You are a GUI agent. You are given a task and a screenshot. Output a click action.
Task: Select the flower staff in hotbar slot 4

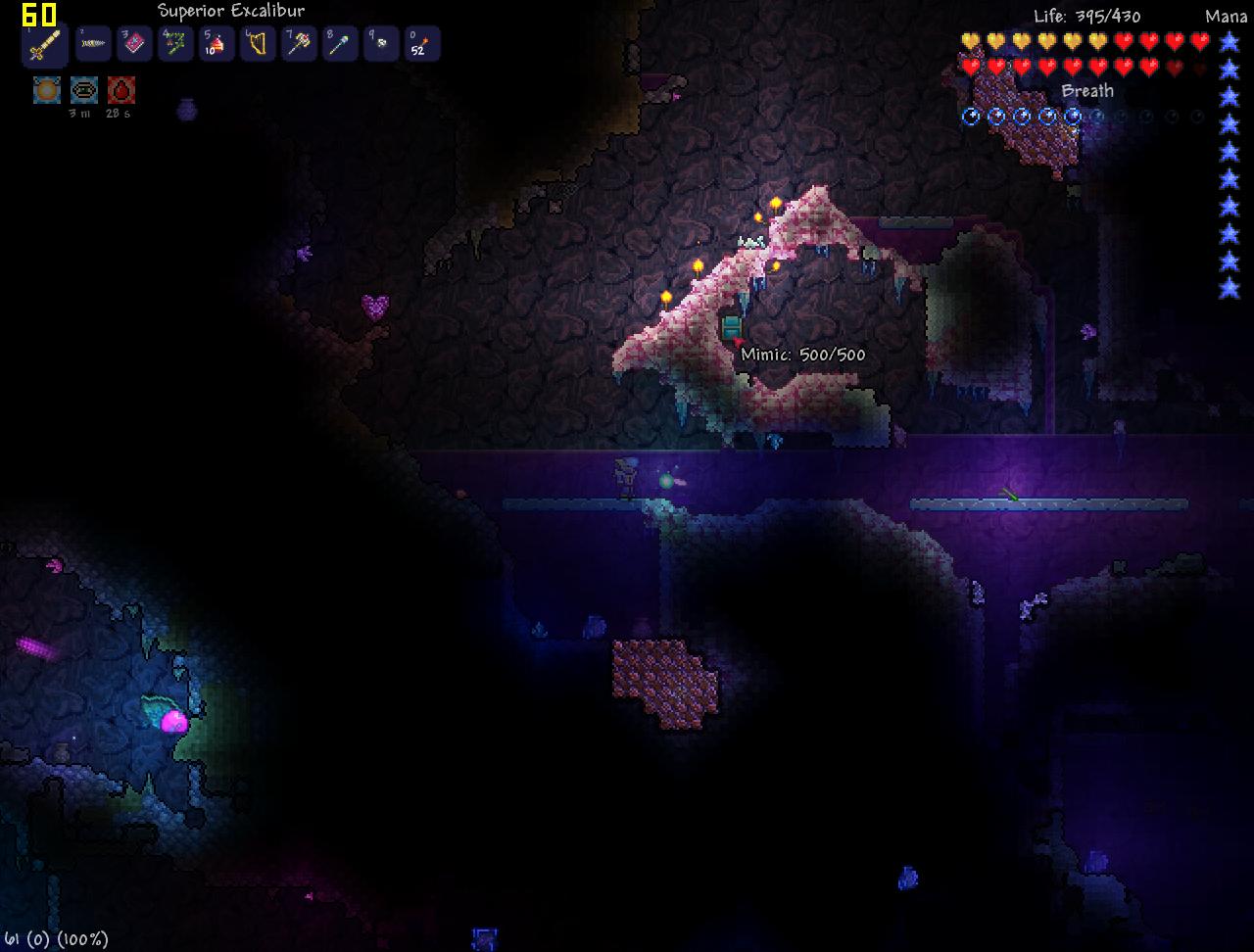175,43
